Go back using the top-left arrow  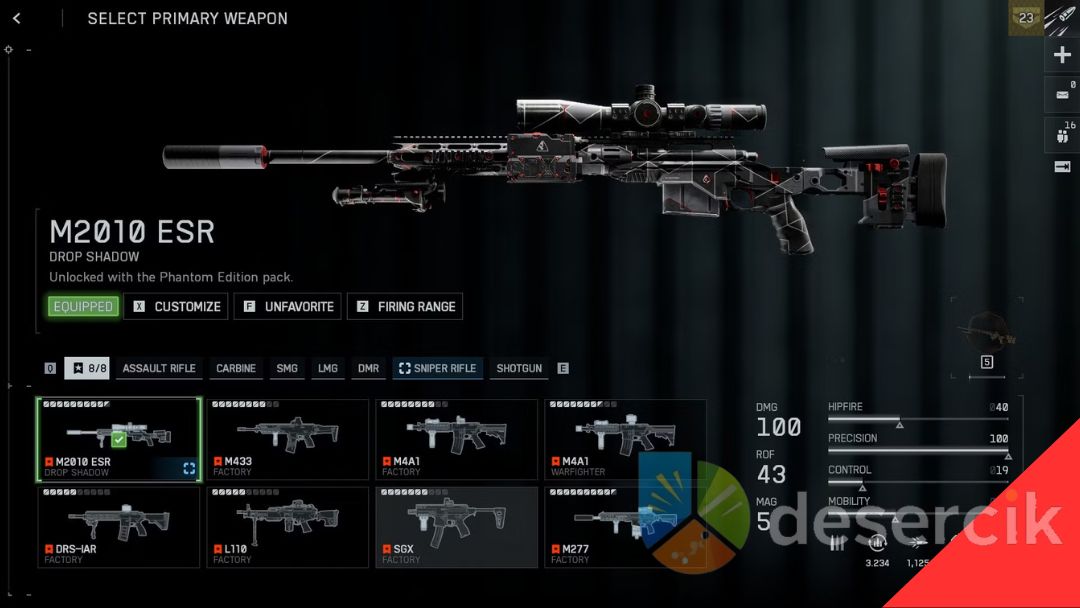coord(17,19)
